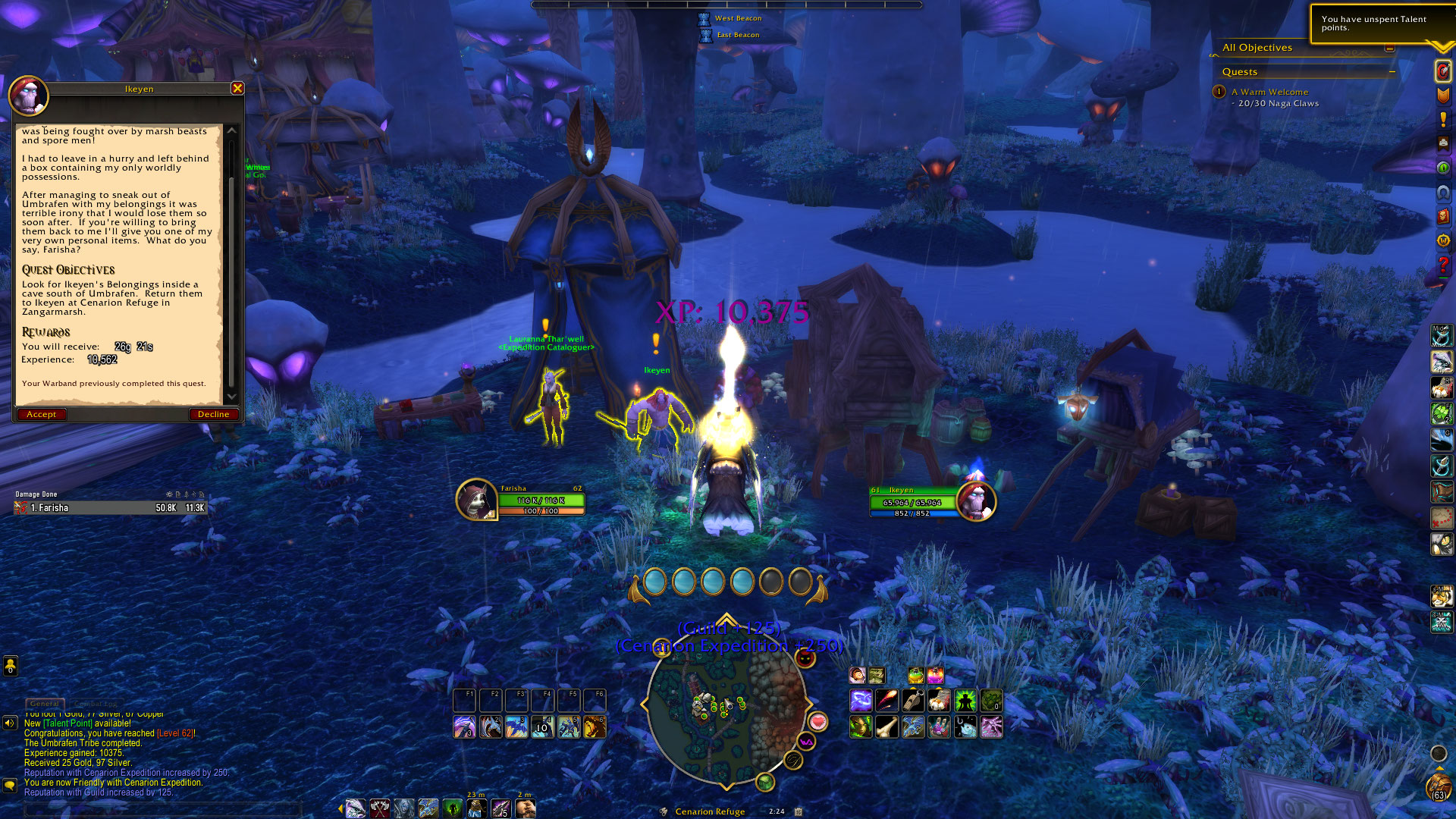Open the chat speech bubble menu button
The height and width of the screenshot is (819, 1456).
point(10,785)
